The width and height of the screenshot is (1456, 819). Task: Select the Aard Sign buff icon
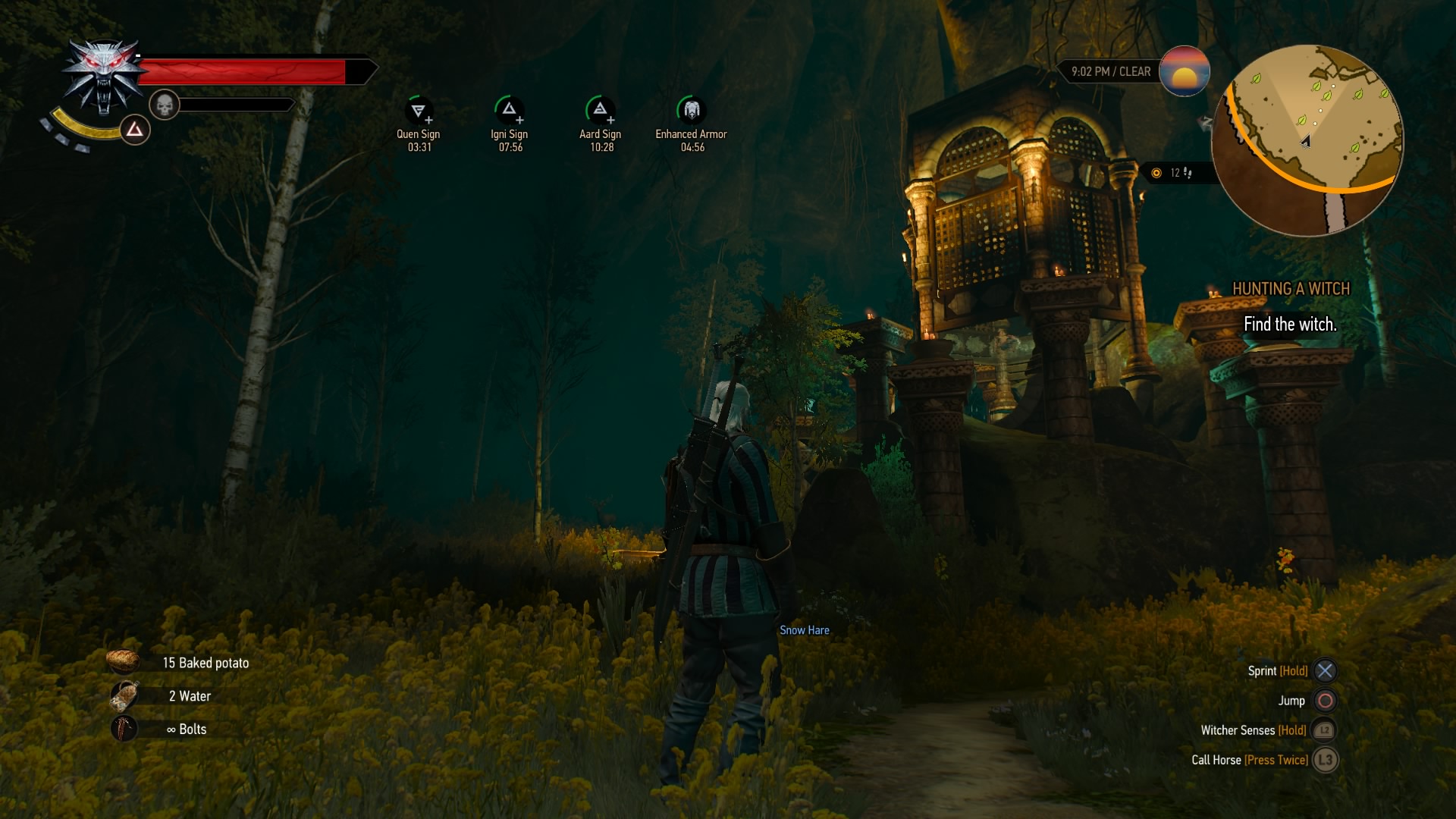[600, 111]
